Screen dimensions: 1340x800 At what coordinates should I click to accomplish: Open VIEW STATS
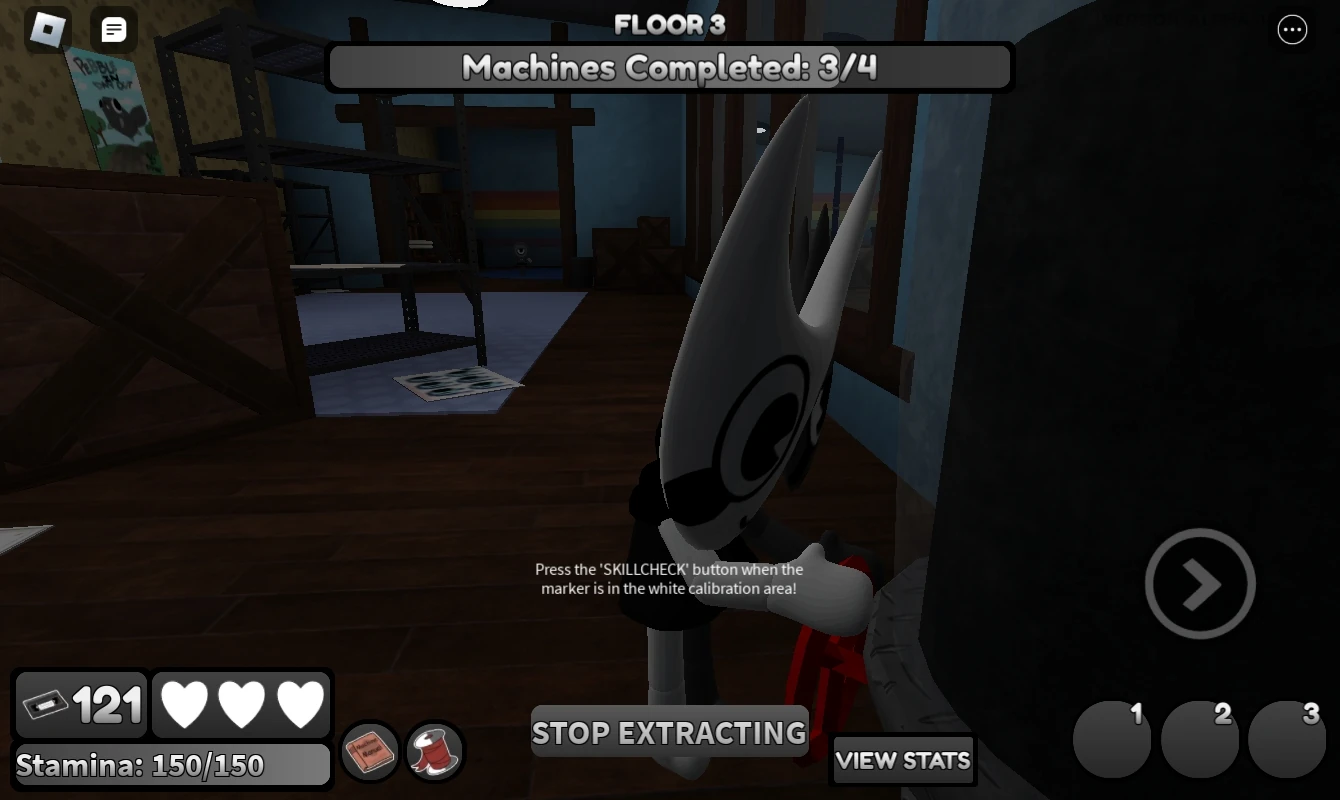[x=903, y=761]
